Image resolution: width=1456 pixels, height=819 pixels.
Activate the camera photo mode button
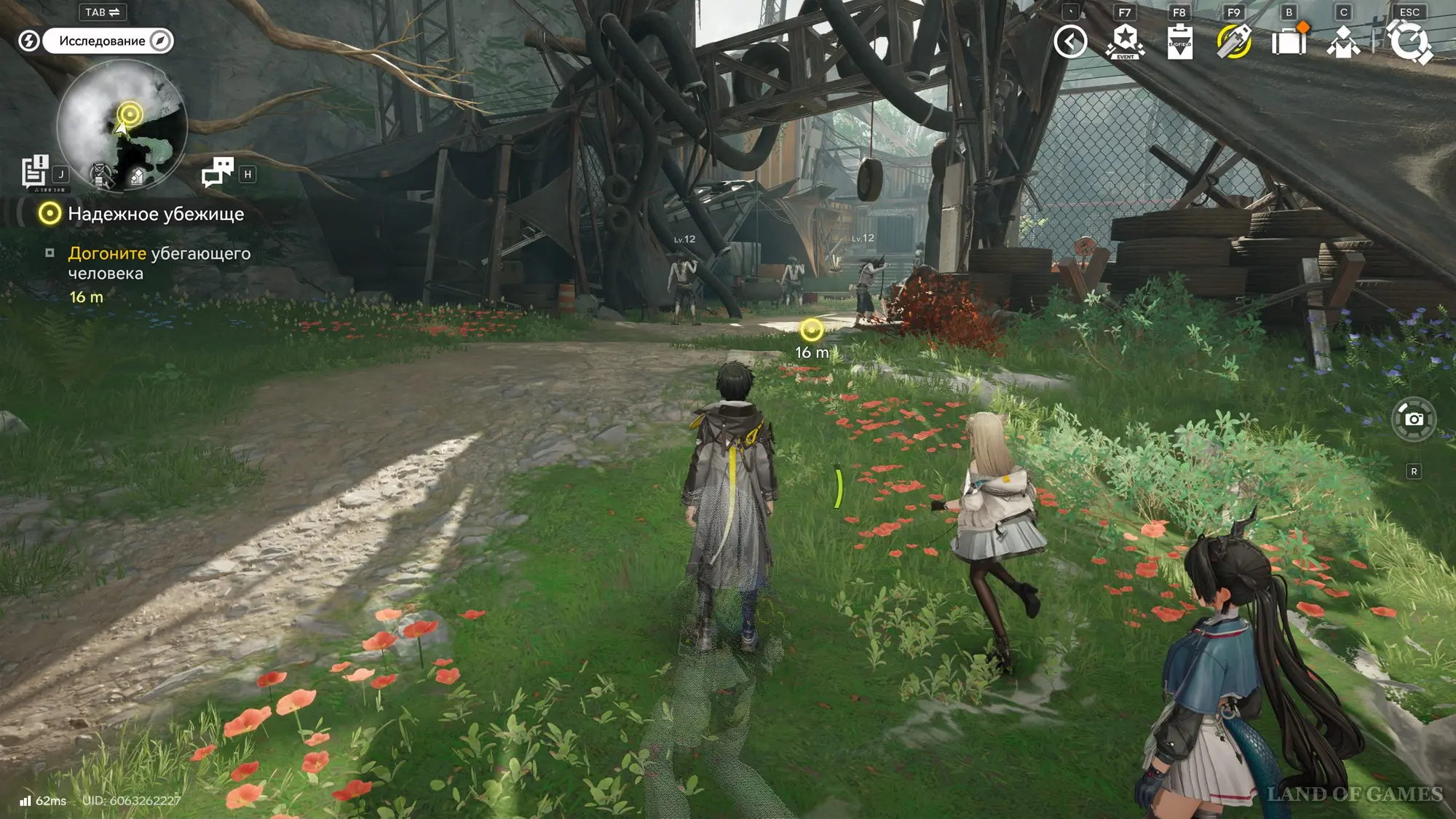pyautogui.click(x=1414, y=419)
